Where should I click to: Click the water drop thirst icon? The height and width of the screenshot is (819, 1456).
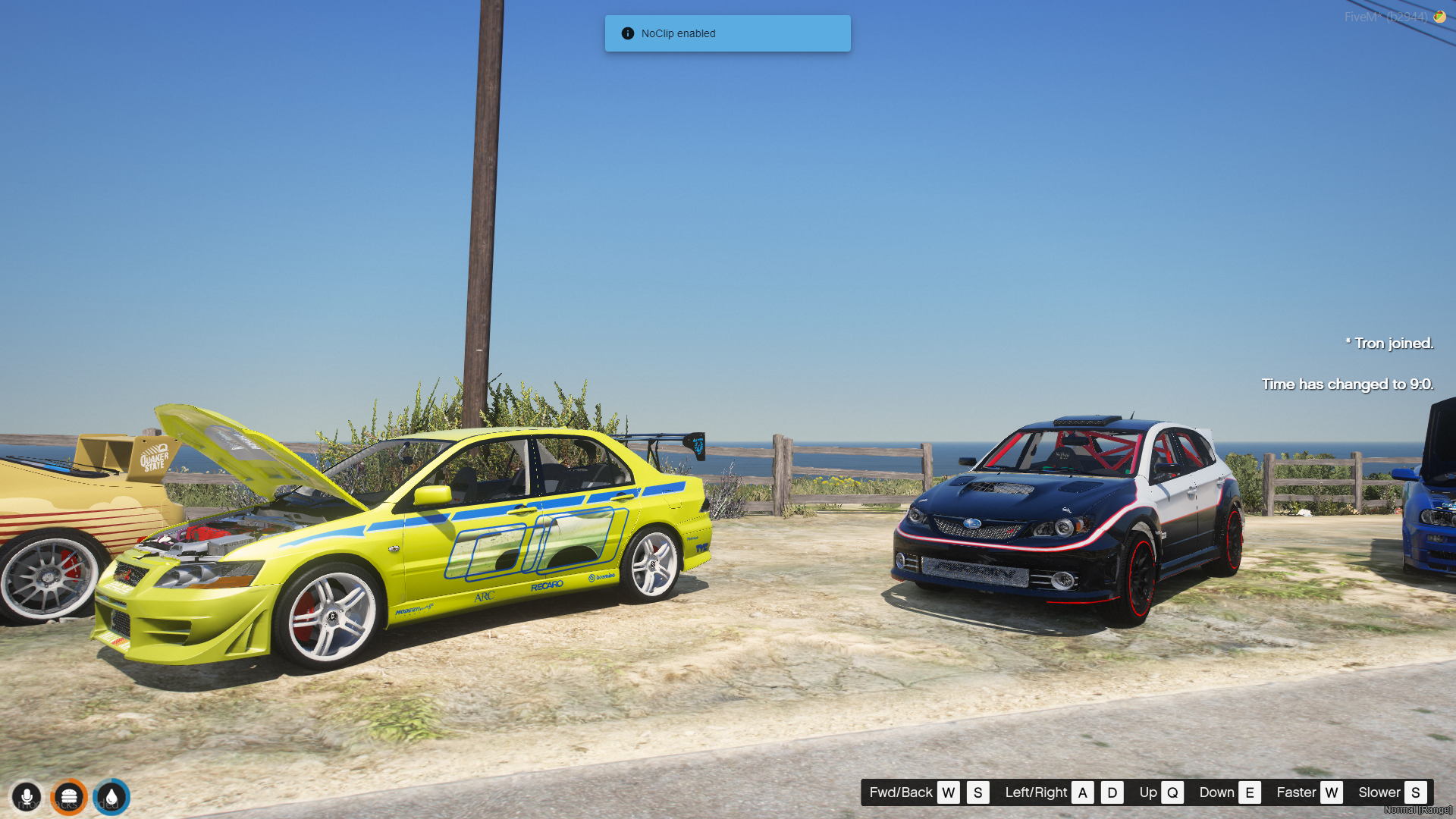pyautogui.click(x=111, y=797)
